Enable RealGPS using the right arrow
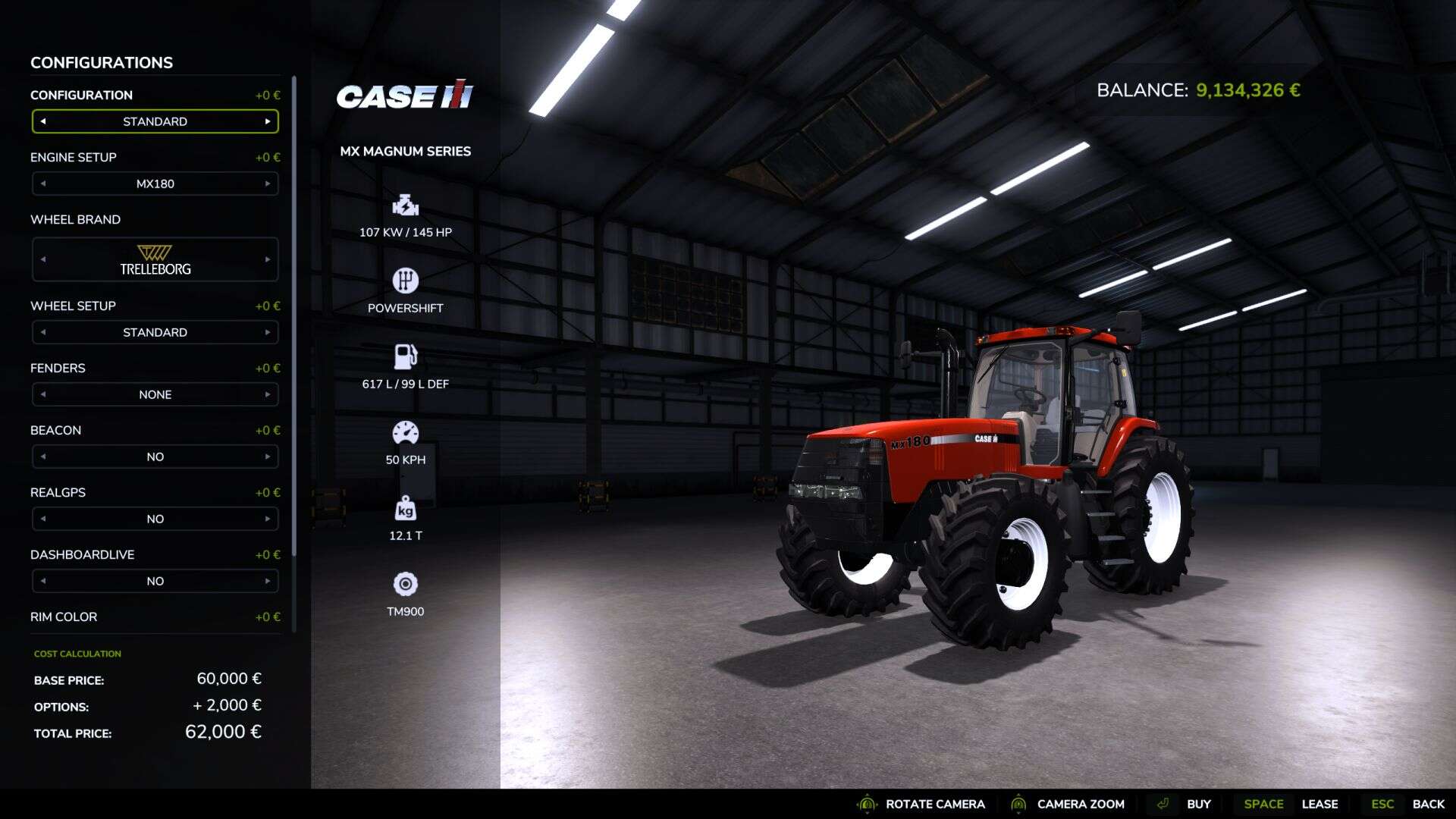Viewport: 1456px width, 819px height. (267, 519)
